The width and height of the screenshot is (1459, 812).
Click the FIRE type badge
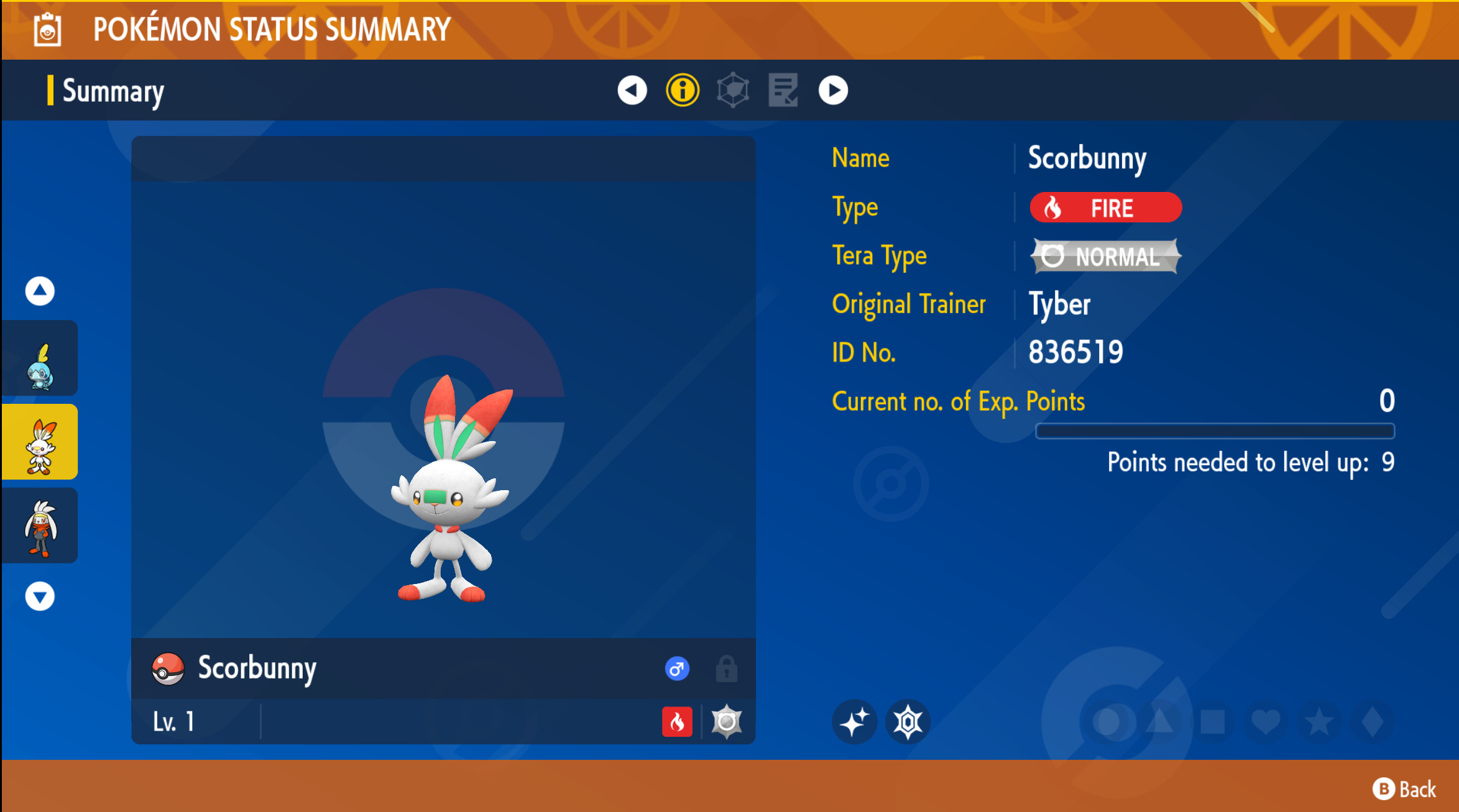tap(1106, 208)
